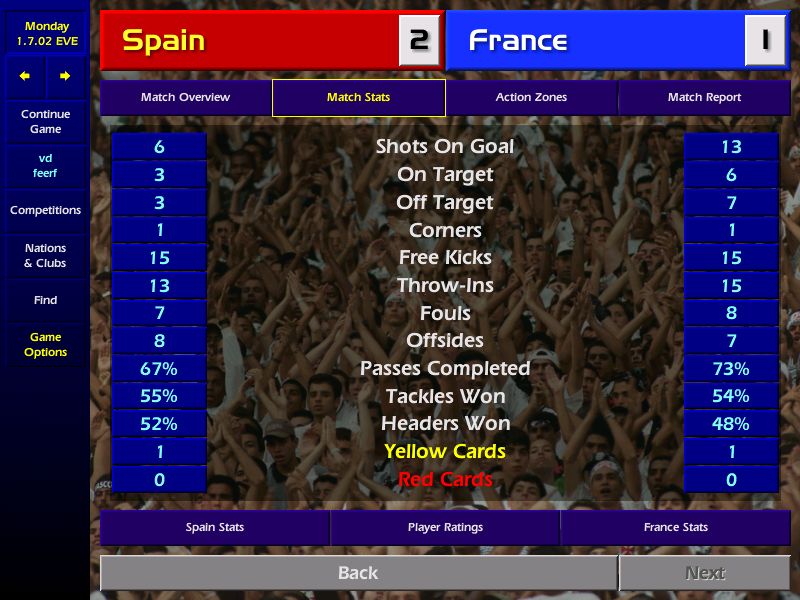The width and height of the screenshot is (800, 600).
Task: Open the Competitions menu
Action: (45, 211)
